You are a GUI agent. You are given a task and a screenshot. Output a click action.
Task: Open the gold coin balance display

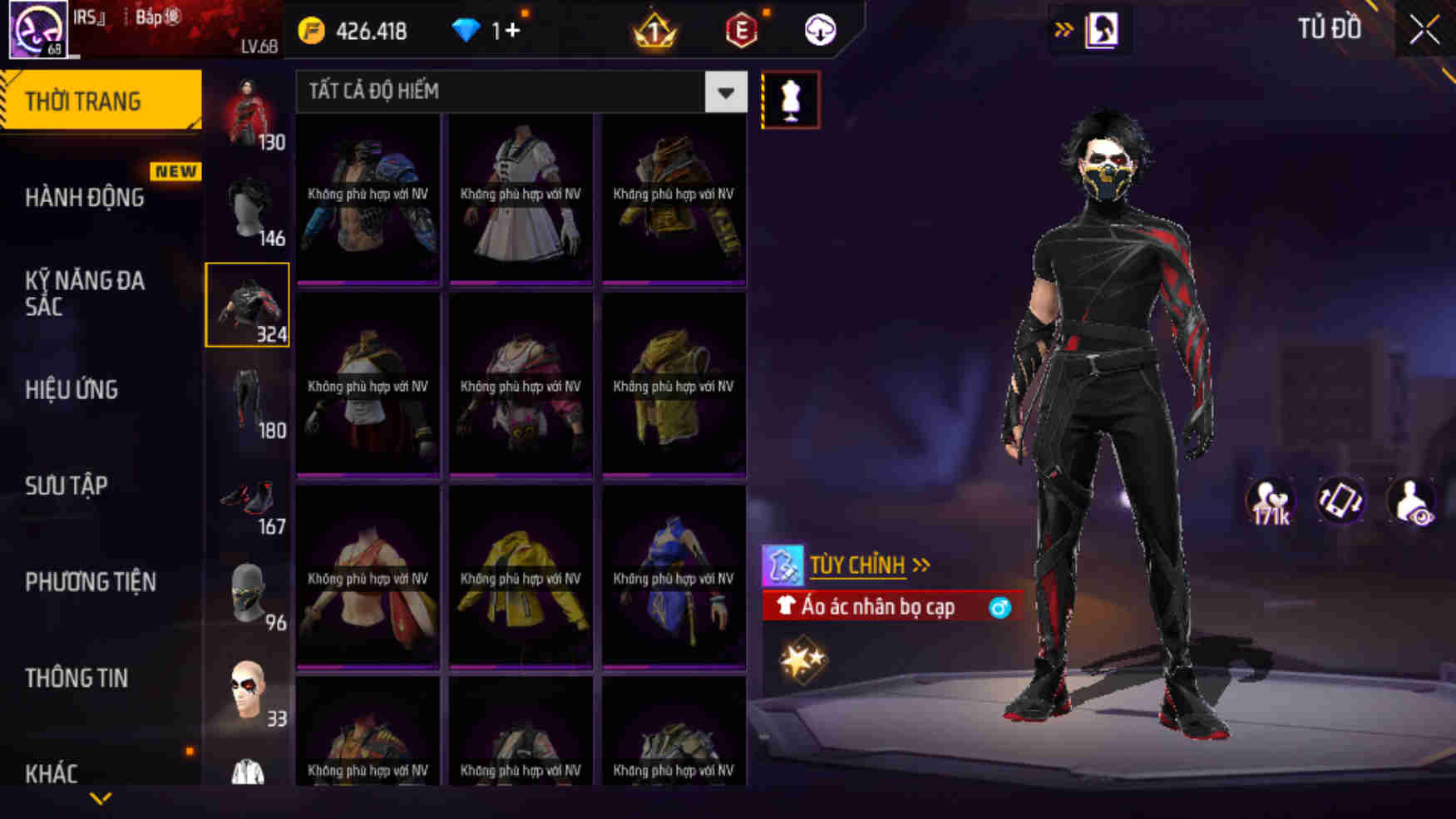pyautogui.click(x=353, y=30)
